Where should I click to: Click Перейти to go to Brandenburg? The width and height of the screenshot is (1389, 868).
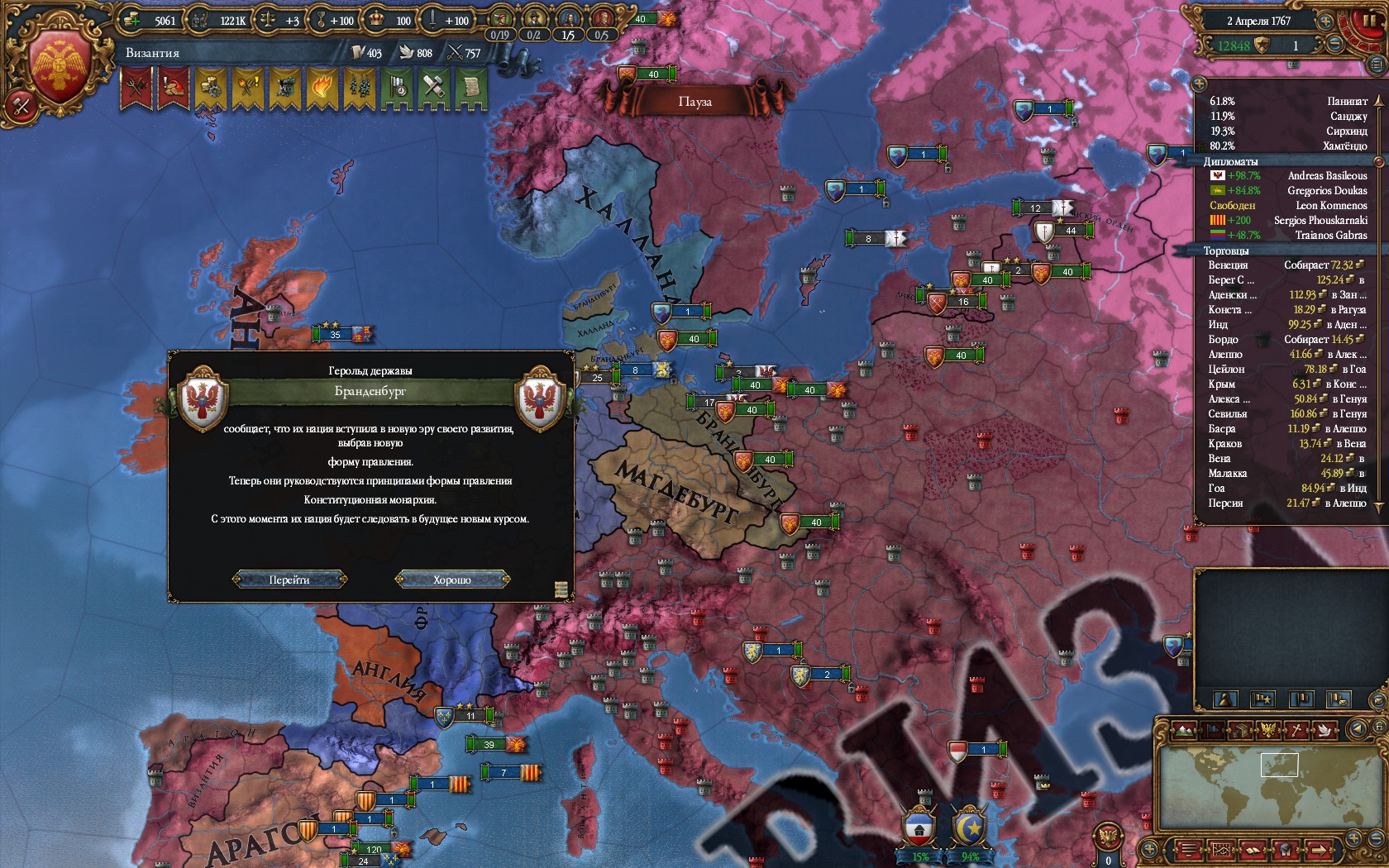pos(289,579)
